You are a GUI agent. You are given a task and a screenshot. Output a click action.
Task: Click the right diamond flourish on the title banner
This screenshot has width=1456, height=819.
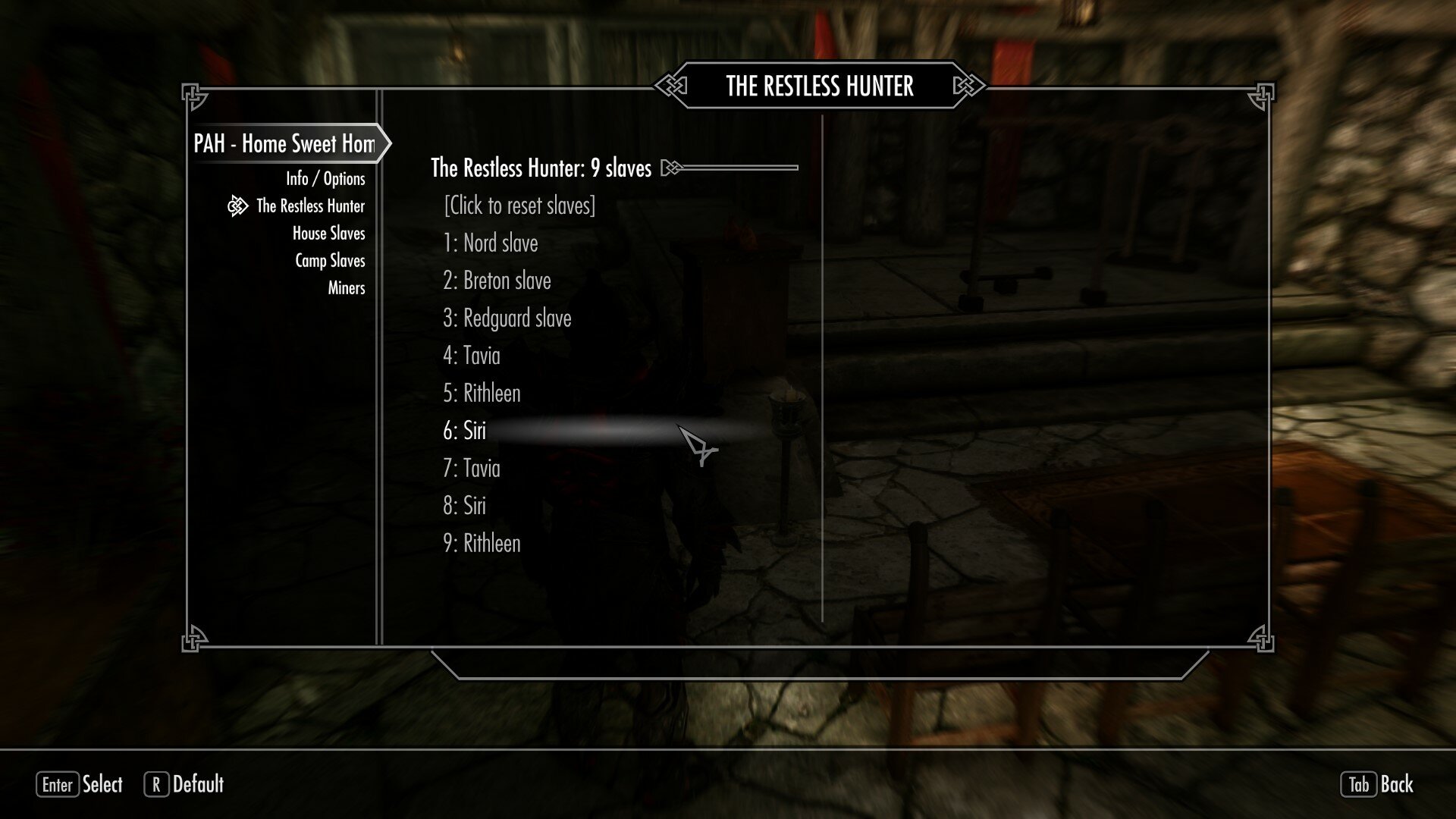point(968,86)
